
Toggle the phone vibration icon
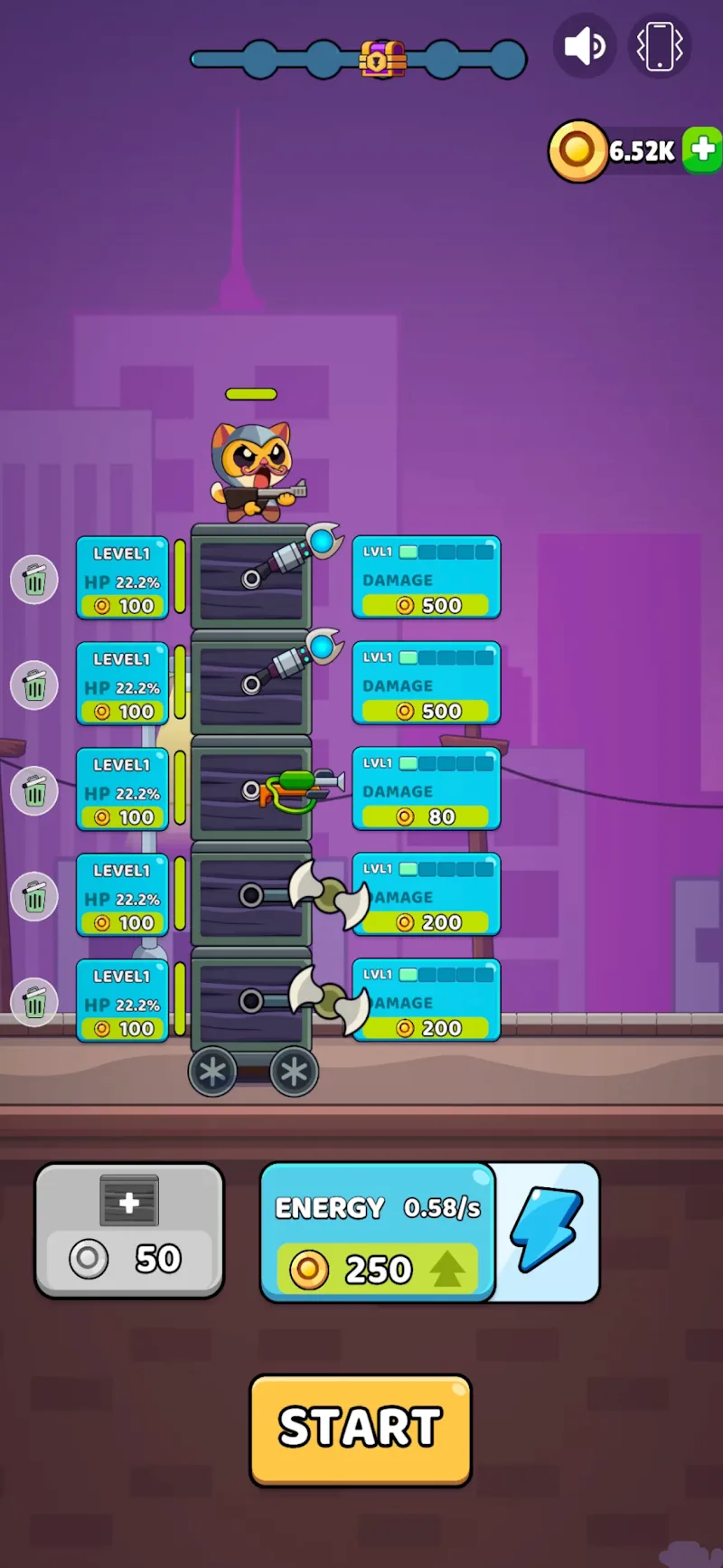(660, 46)
